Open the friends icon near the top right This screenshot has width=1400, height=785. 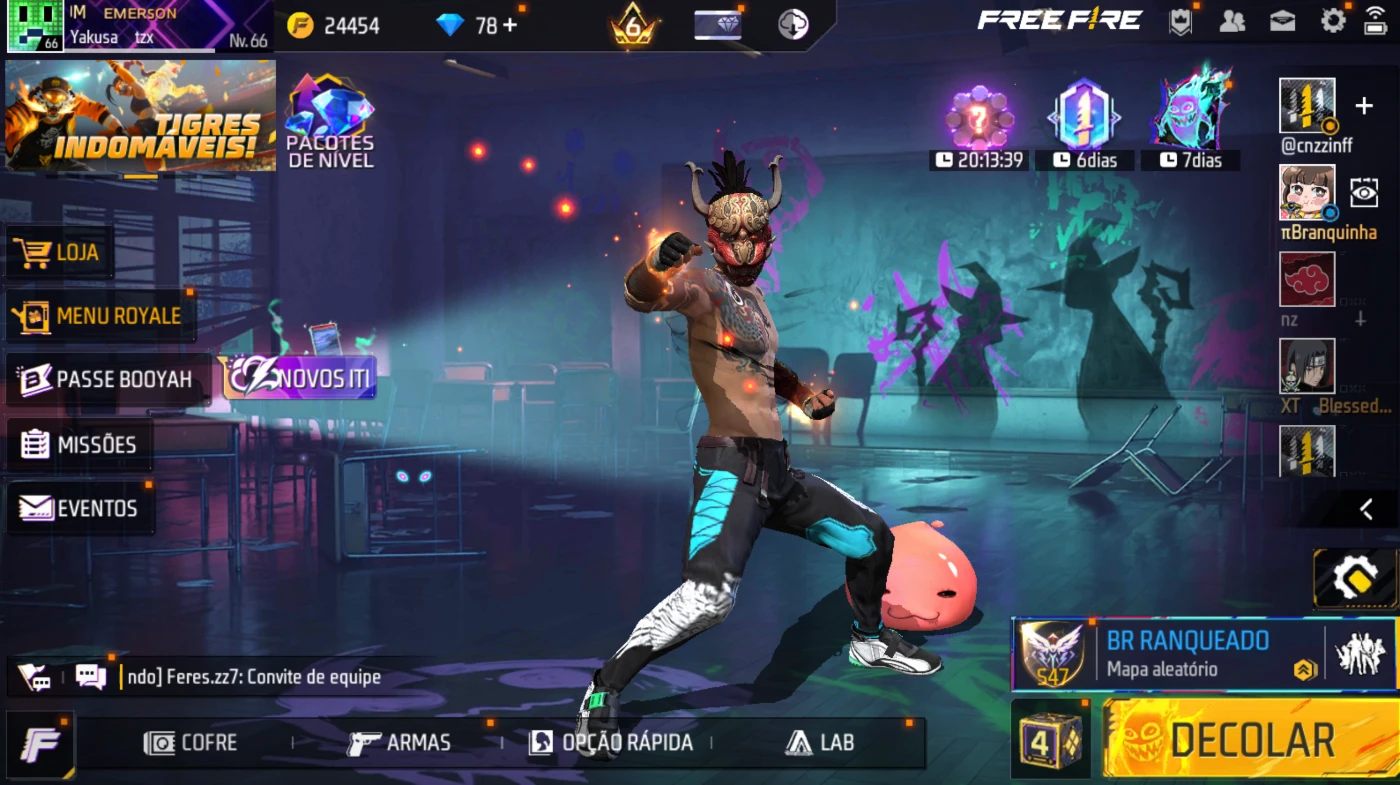pyautogui.click(x=1232, y=21)
